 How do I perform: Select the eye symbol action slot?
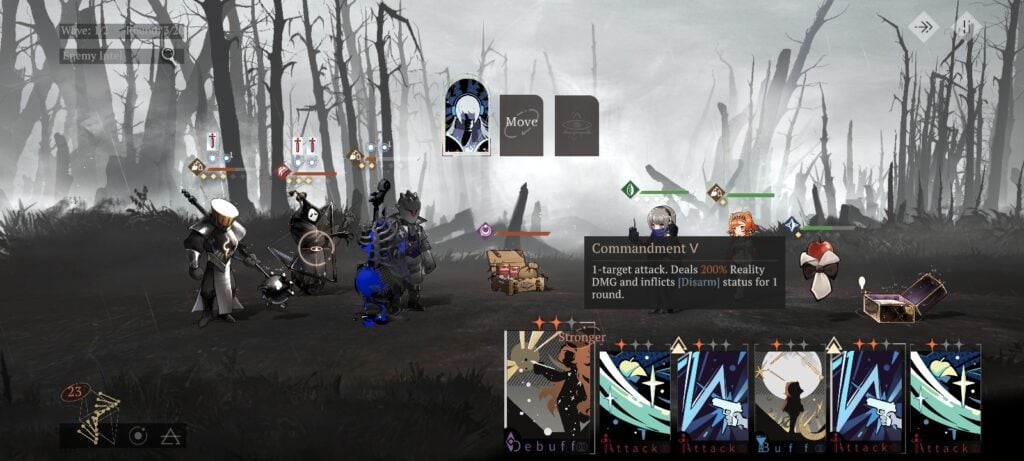577,125
